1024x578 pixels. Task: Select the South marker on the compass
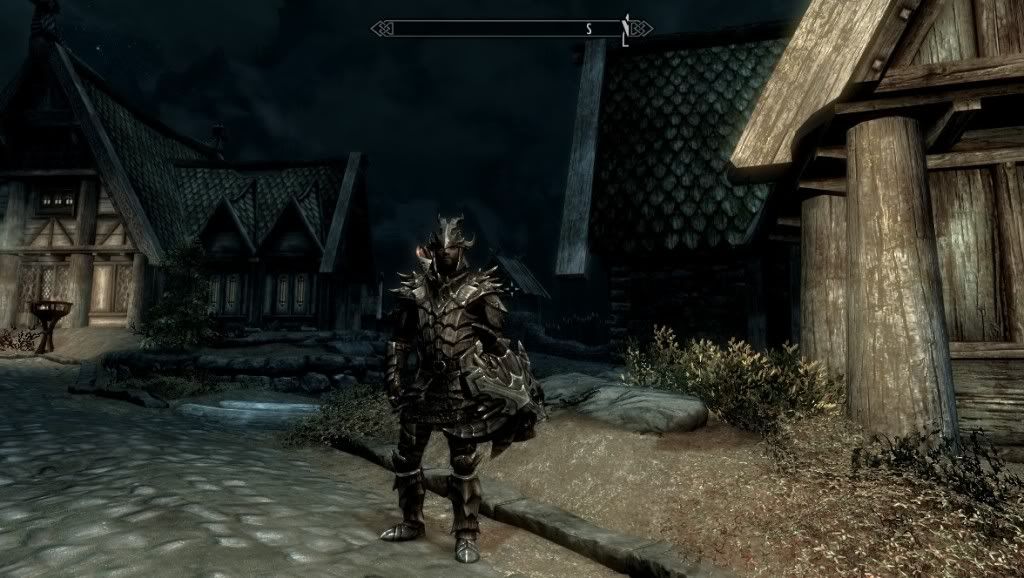point(589,28)
